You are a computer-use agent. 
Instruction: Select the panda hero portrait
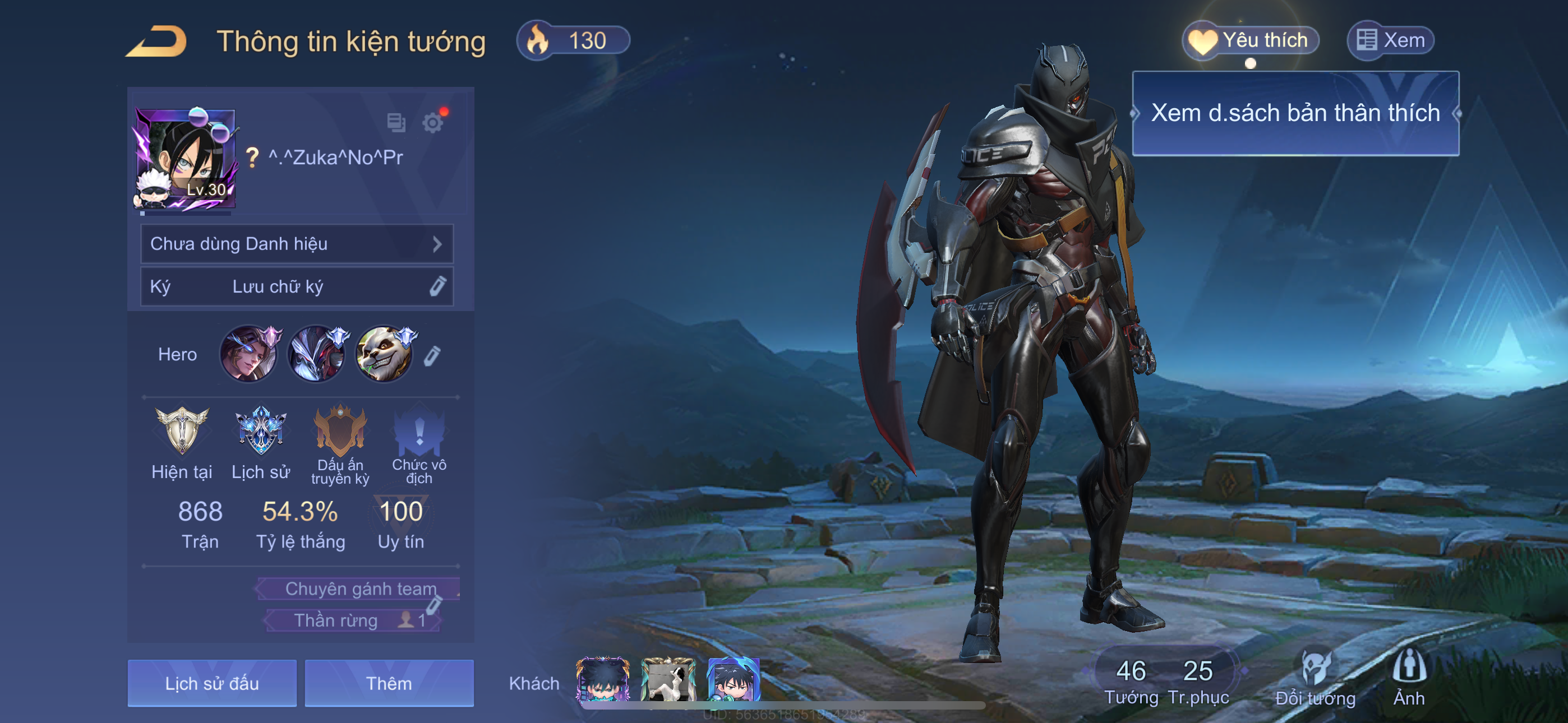pyautogui.click(x=384, y=354)
